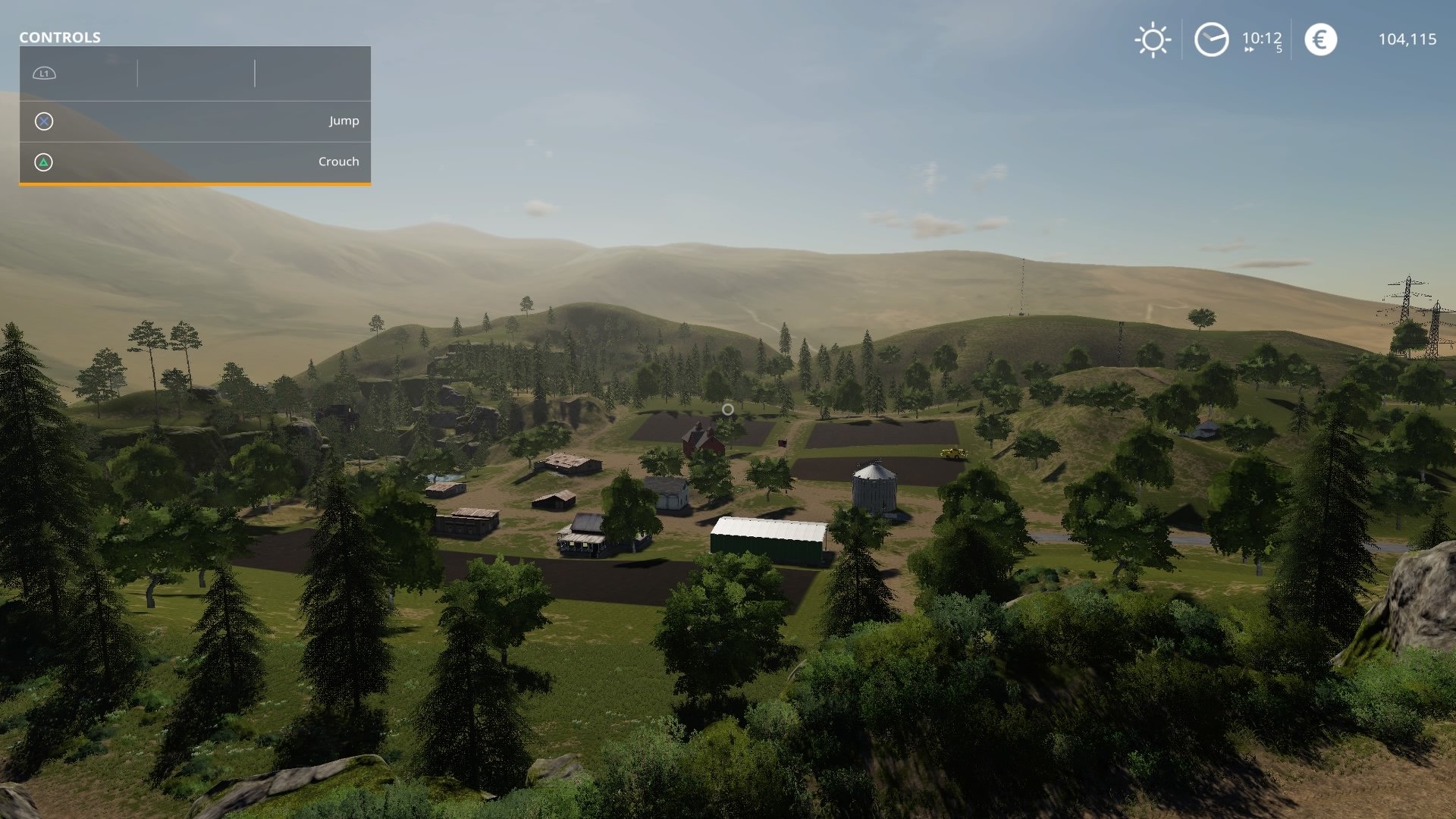Click the blue X button icon beside Jump

coord(43,121)
